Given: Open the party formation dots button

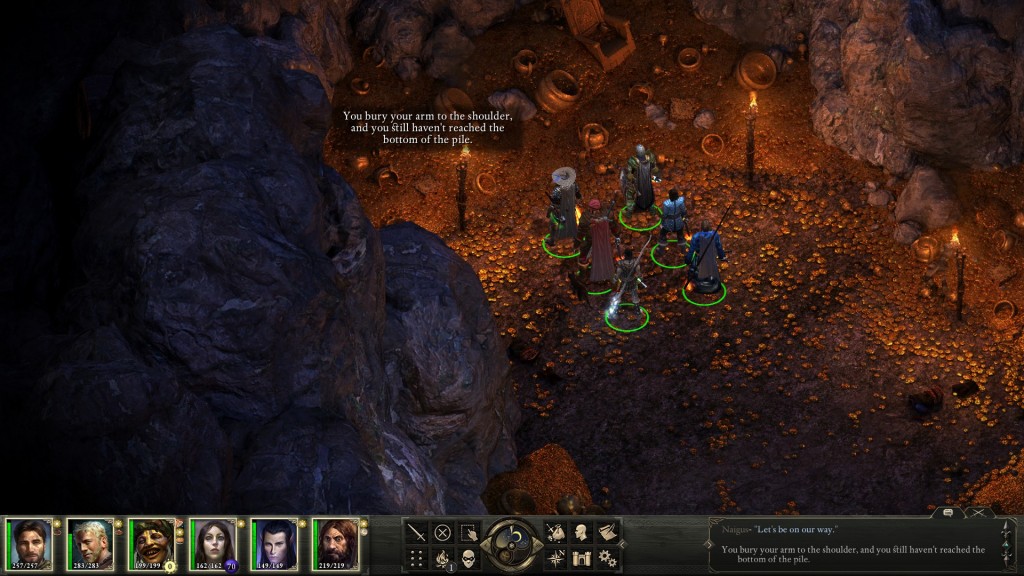Looking at the screenshot, I should tap(416, 558).
